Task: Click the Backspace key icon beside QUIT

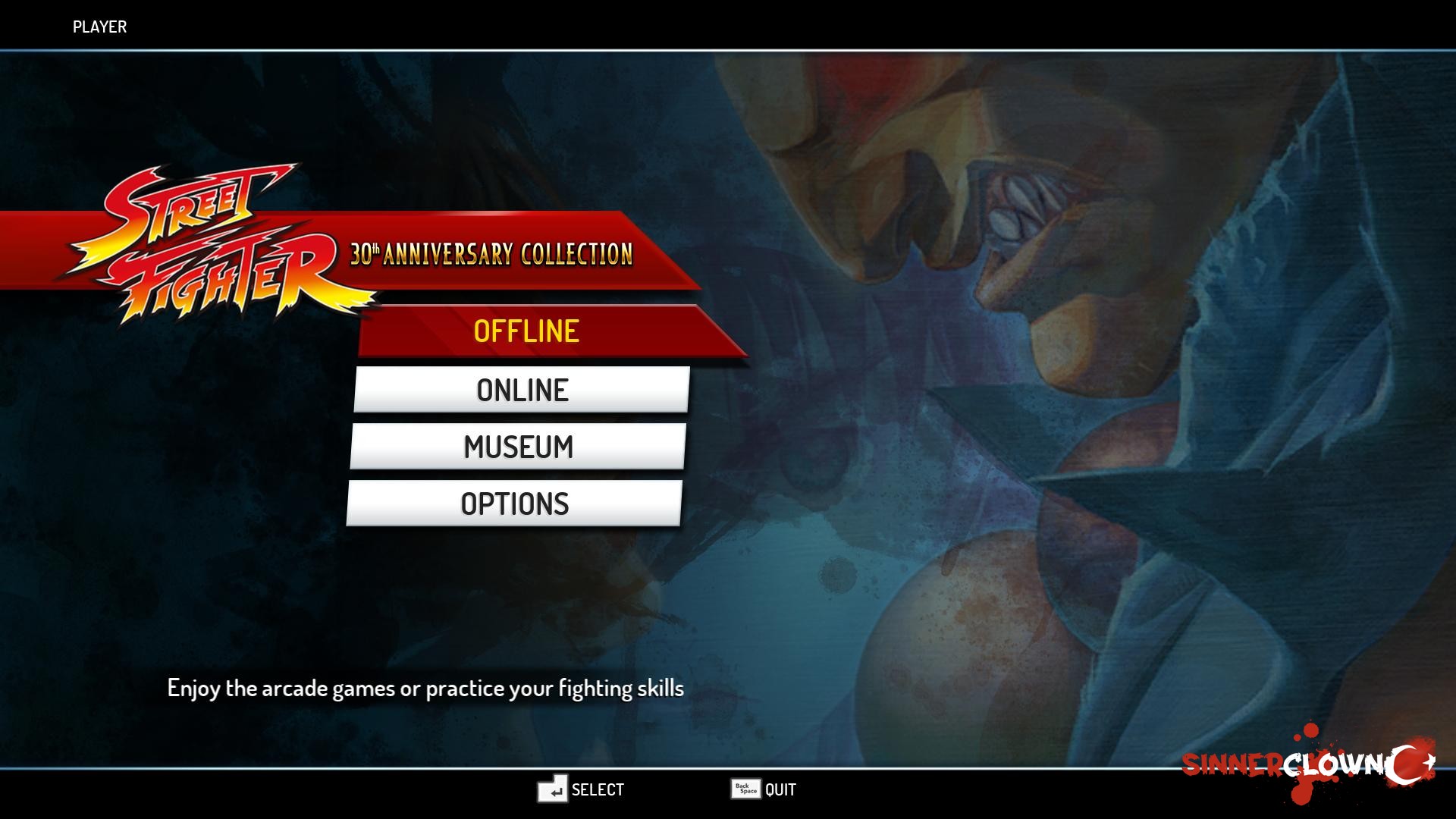Action: click(x=744, y=789)
